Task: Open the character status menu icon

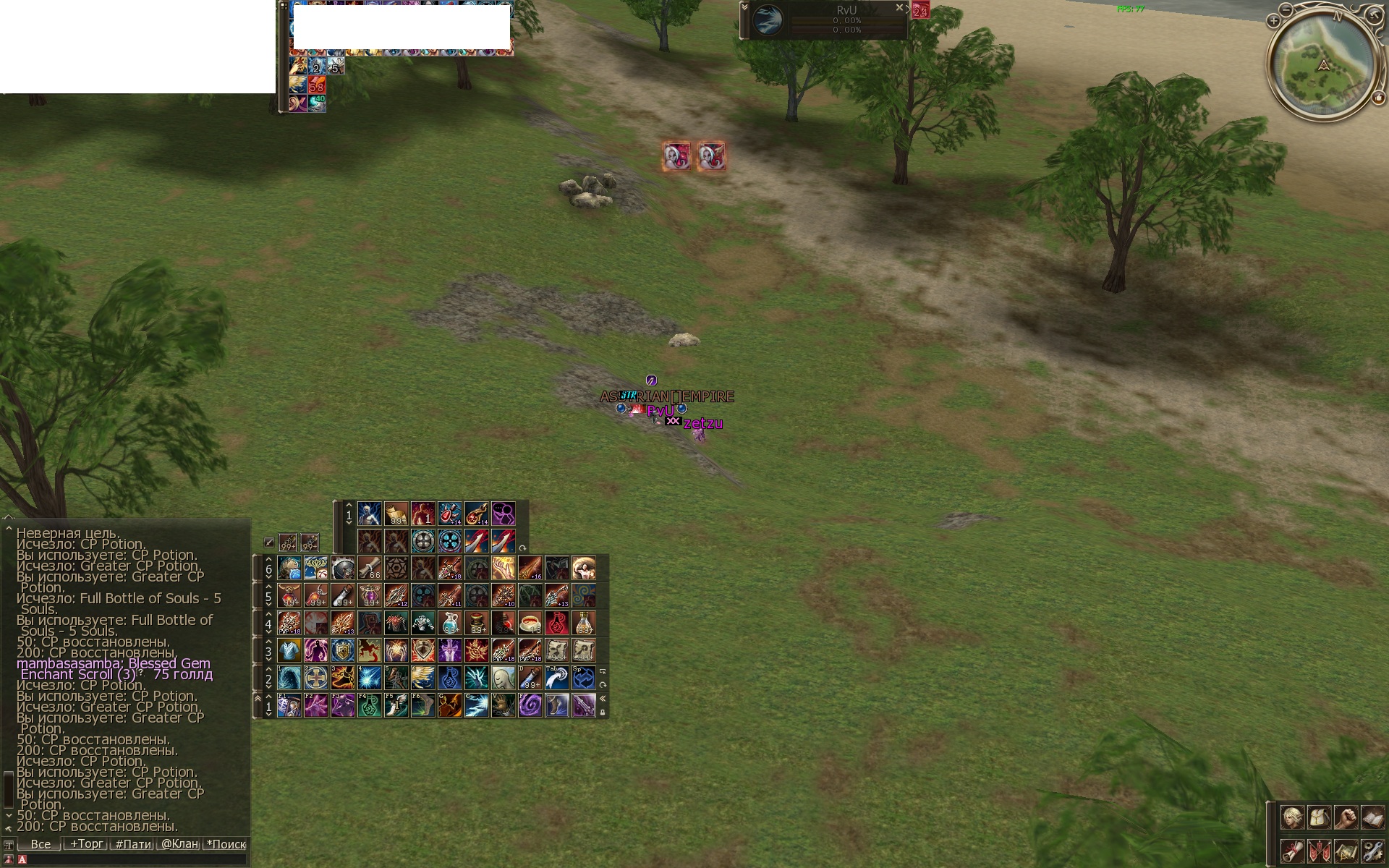Action: [x=1292, y=818]
